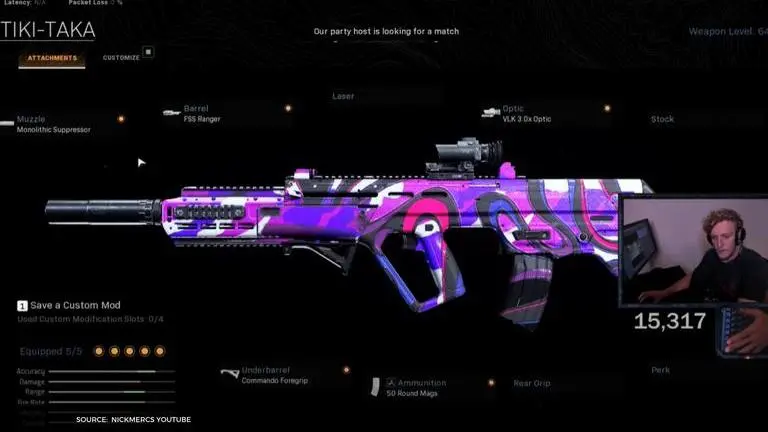This screenshot has width=768, height=432.
Task: Open the Stock attachment slot
Action: pyautogui.click(x=662, y=119)
